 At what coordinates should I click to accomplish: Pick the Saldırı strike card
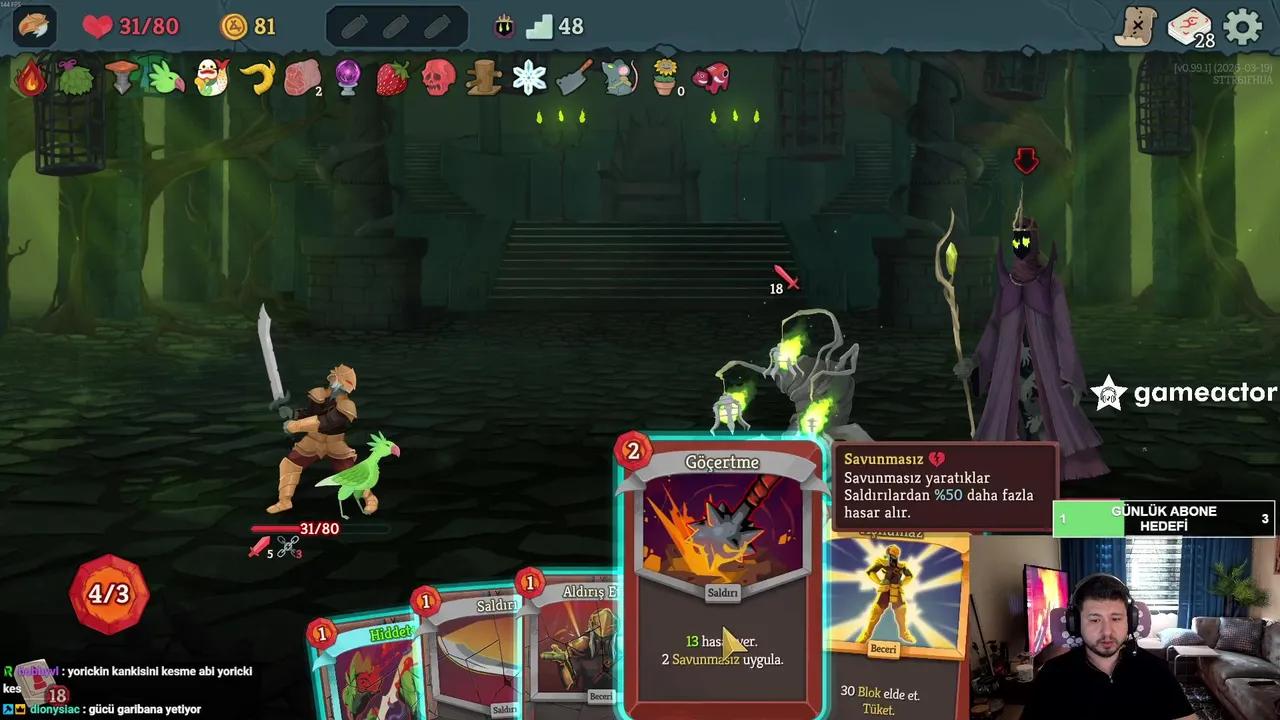click(x=470, y=650)
